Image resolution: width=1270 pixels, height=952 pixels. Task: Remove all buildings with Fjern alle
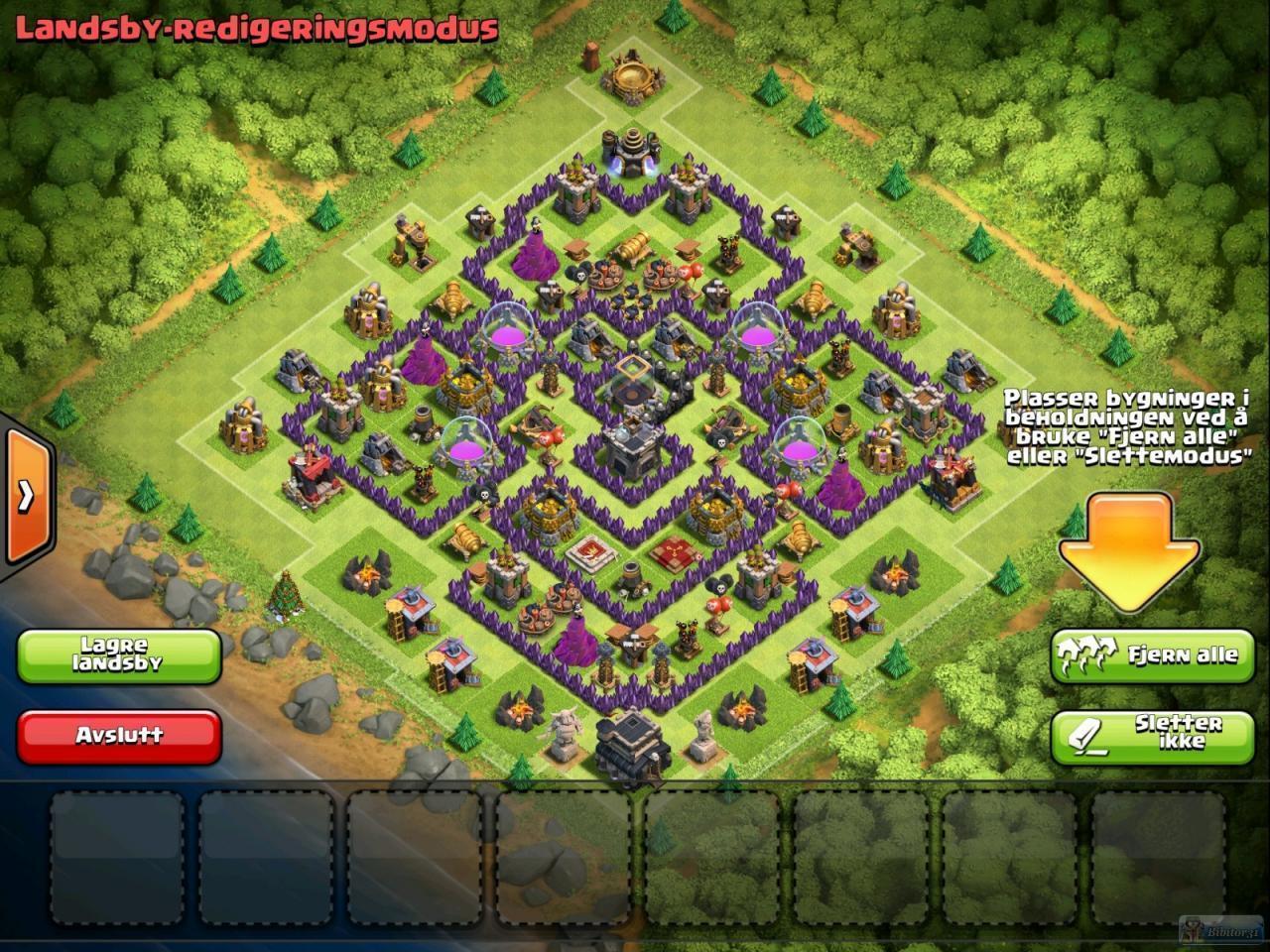pyautogui.click(x=1152, y=655)
